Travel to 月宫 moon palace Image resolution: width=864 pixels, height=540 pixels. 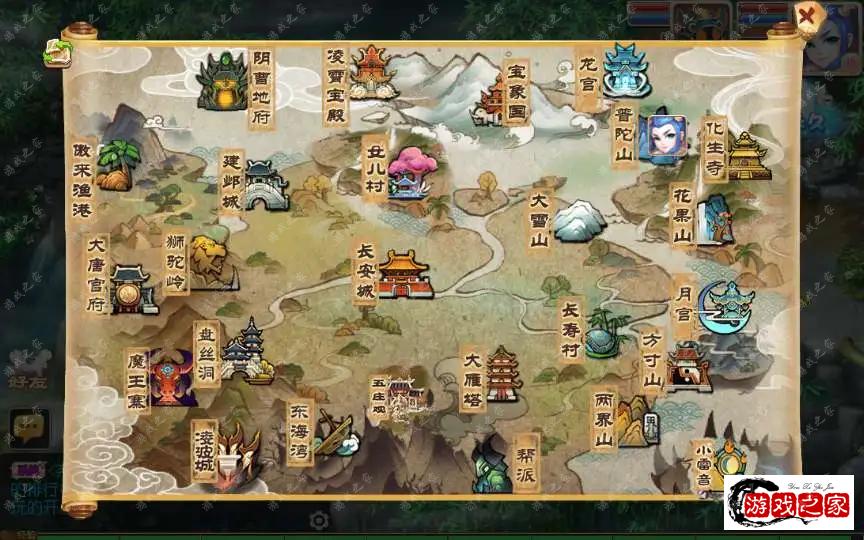[x=727, y=305]
